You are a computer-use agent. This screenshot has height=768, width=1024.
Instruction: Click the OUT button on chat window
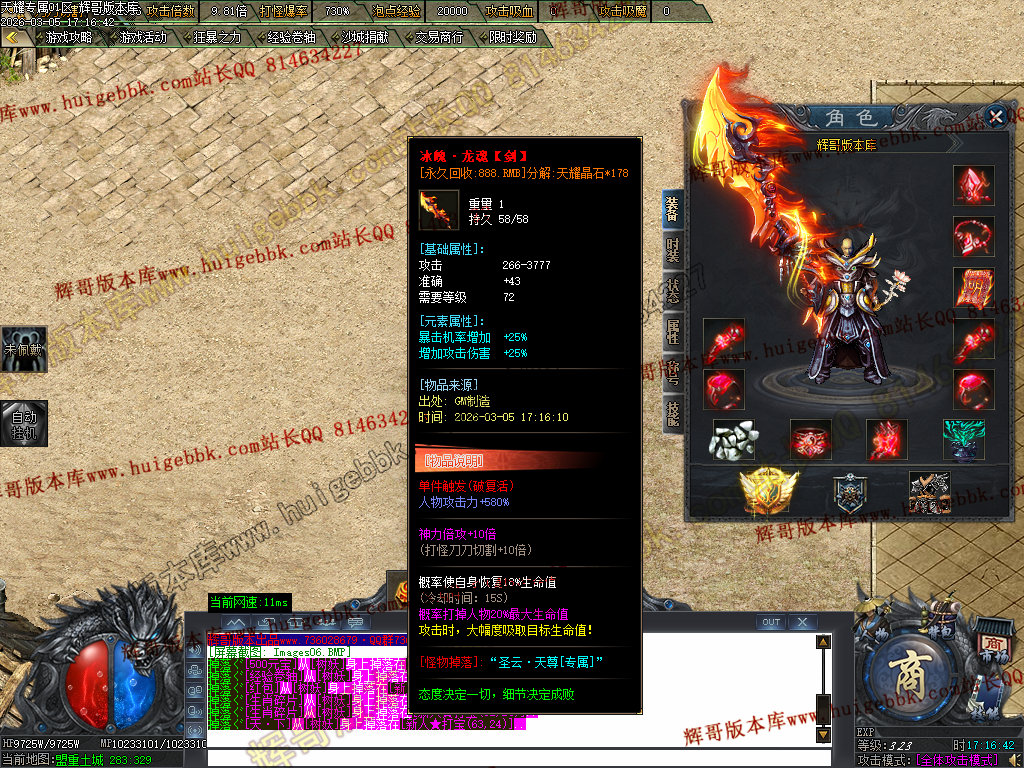[x=770, y=622]
